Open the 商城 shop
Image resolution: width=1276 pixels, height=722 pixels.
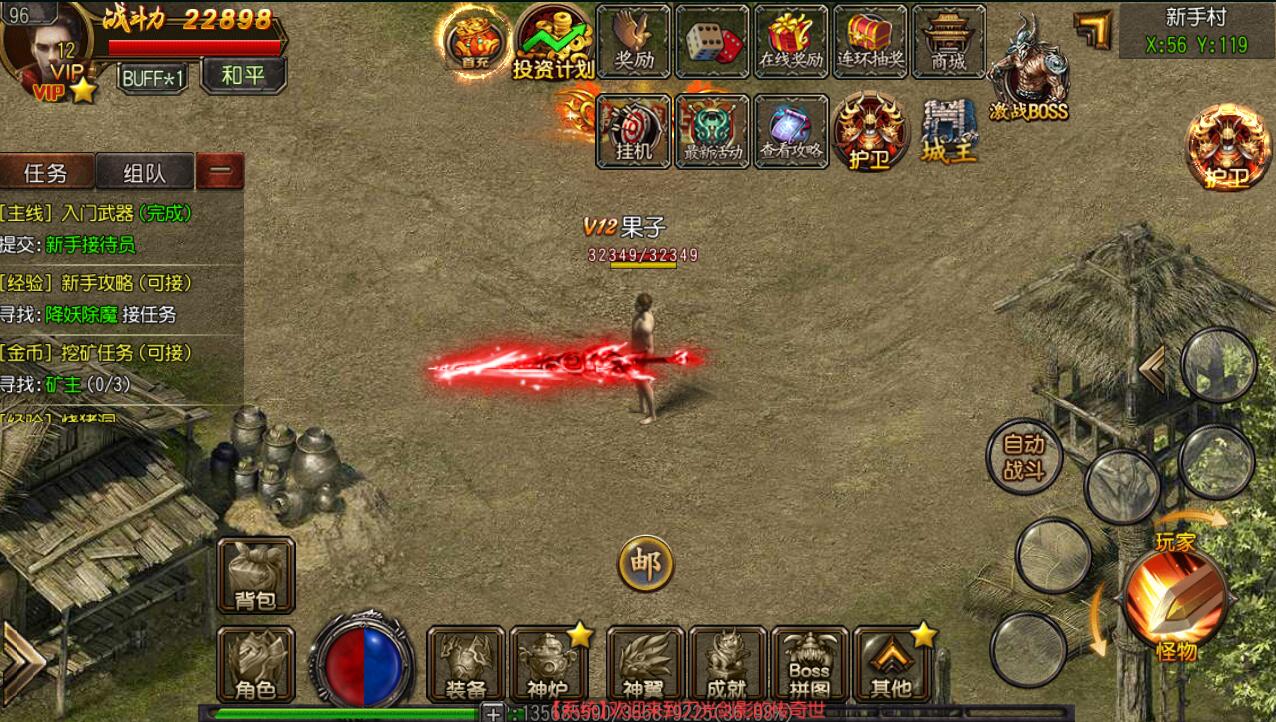pyautogui.click(x=948, y=42)
